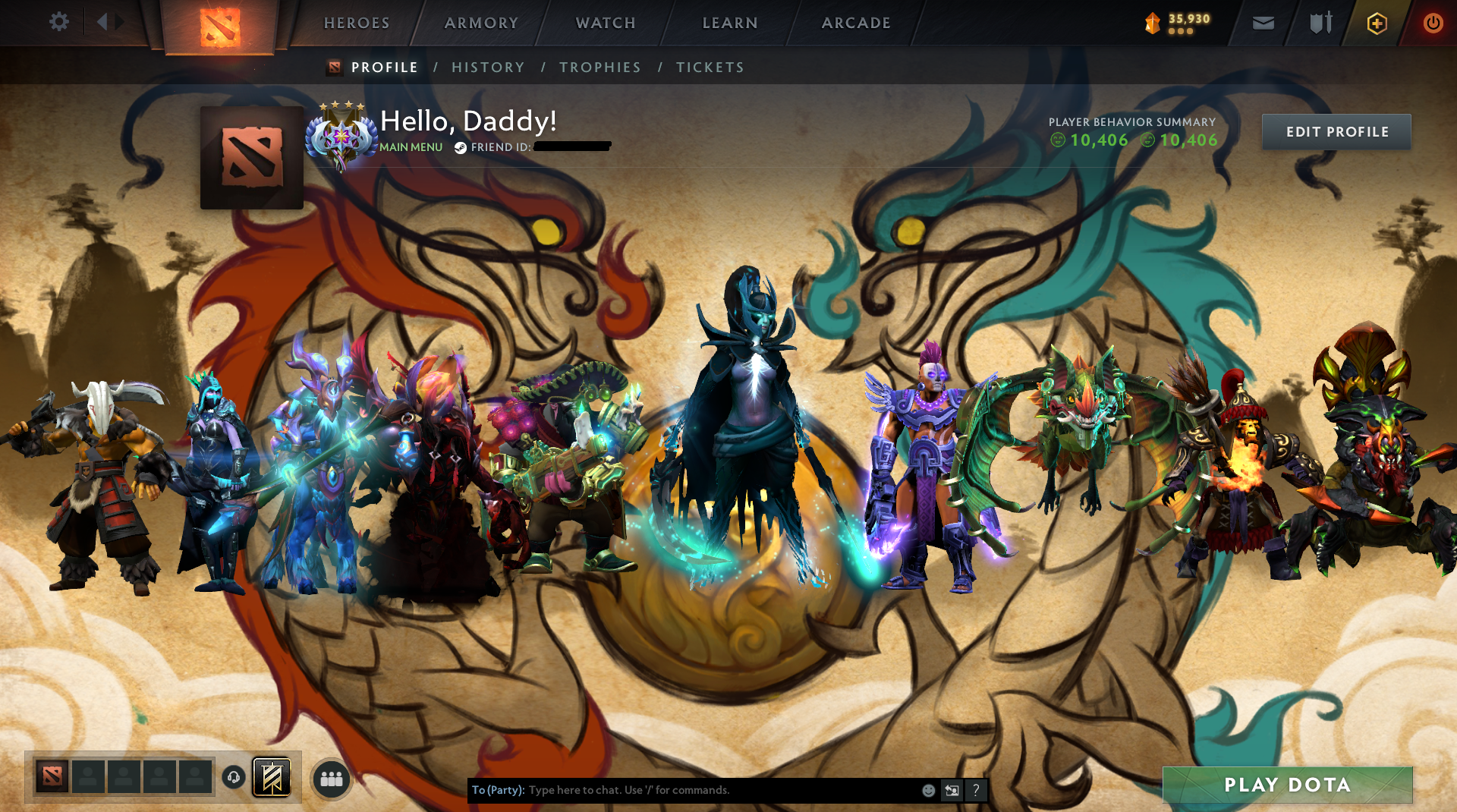Open Dota Plus via the gold plus hexagon
The width and height of the screenshot is (1457, 812).
[x=1377, y=23]
